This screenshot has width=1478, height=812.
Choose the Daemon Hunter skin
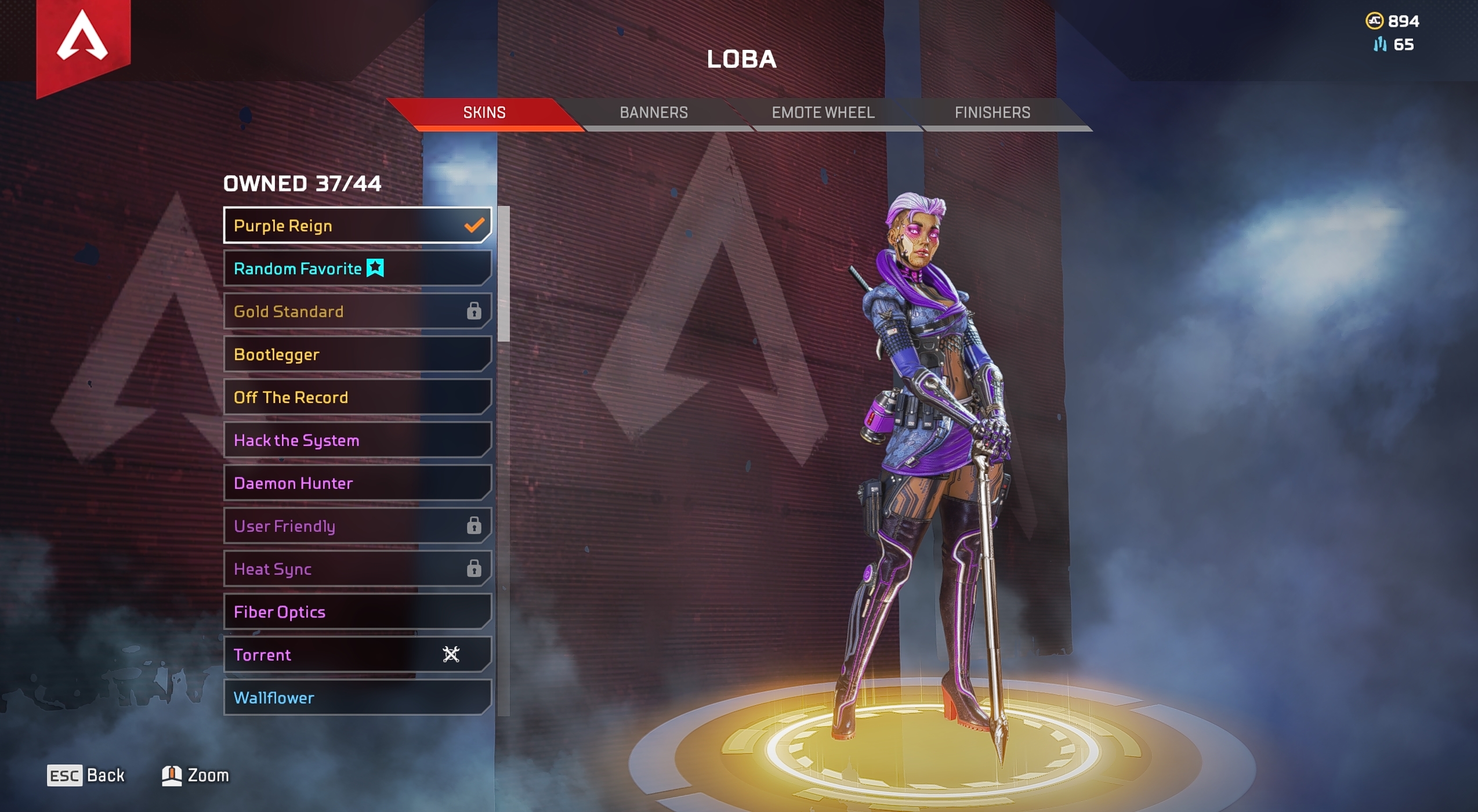pyautogui.click(x=357, y=483)
